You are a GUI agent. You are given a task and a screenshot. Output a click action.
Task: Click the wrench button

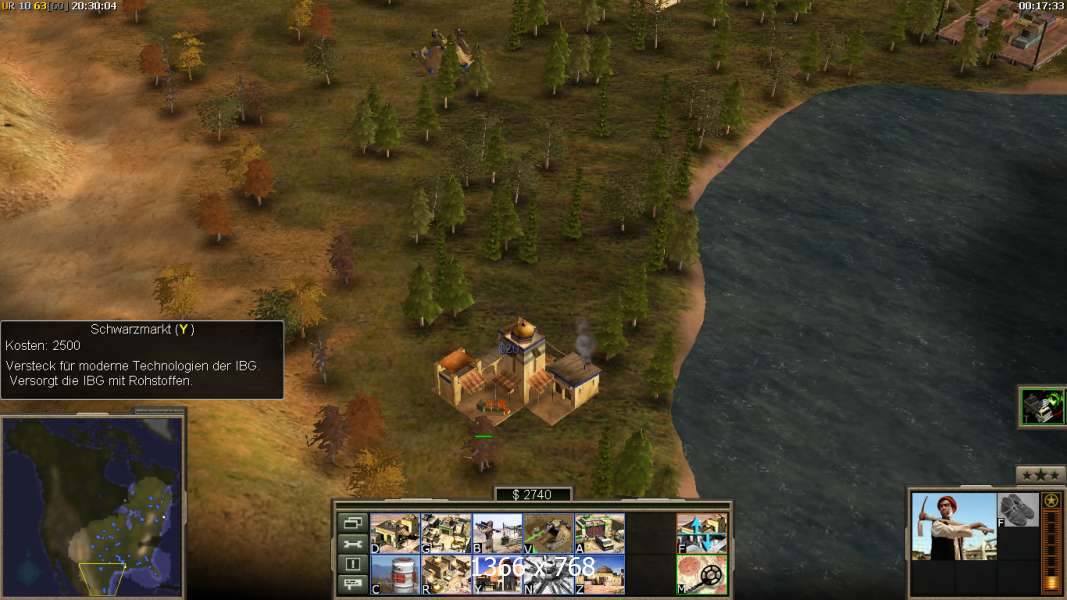tap(352, 543)
